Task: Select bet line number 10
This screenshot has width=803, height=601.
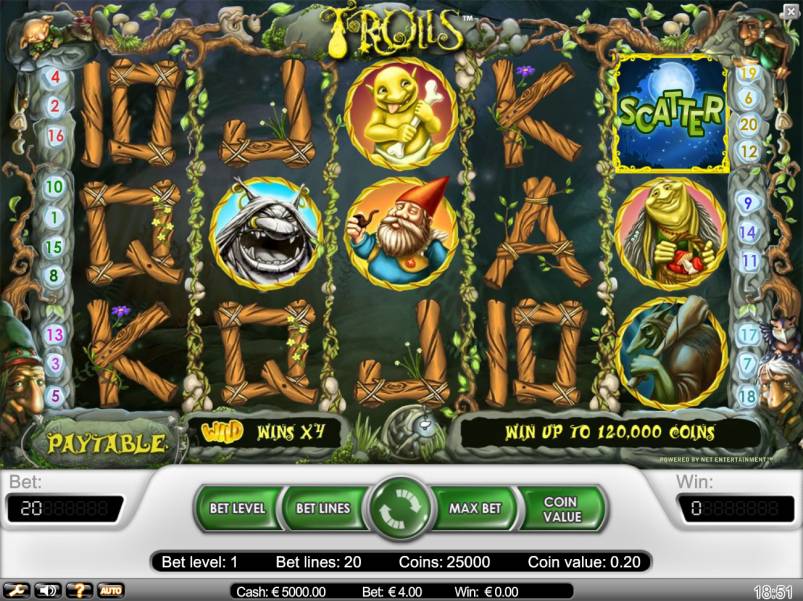Action: (x=54, y=186)
